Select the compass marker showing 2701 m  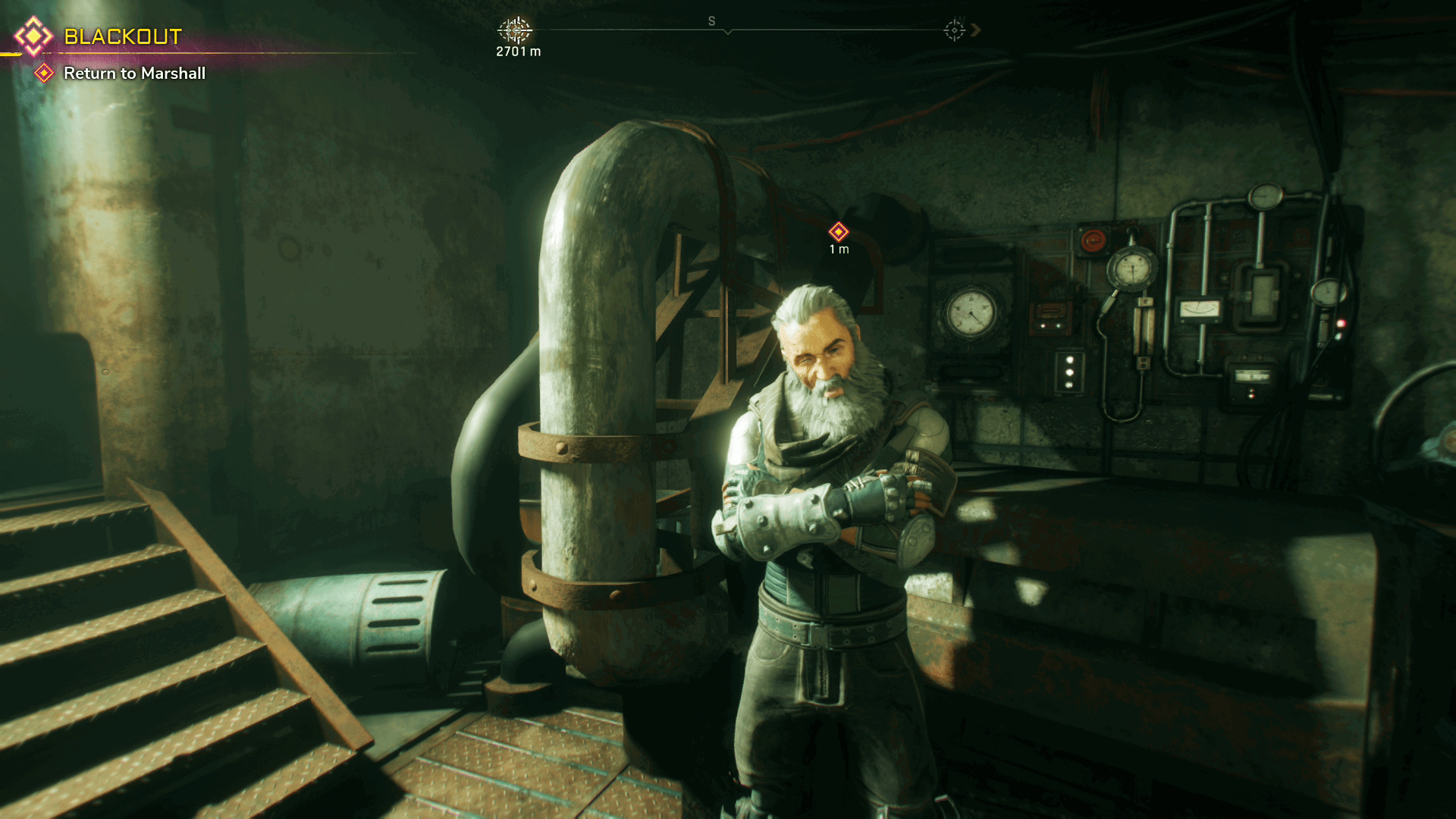tap(515, 30)
